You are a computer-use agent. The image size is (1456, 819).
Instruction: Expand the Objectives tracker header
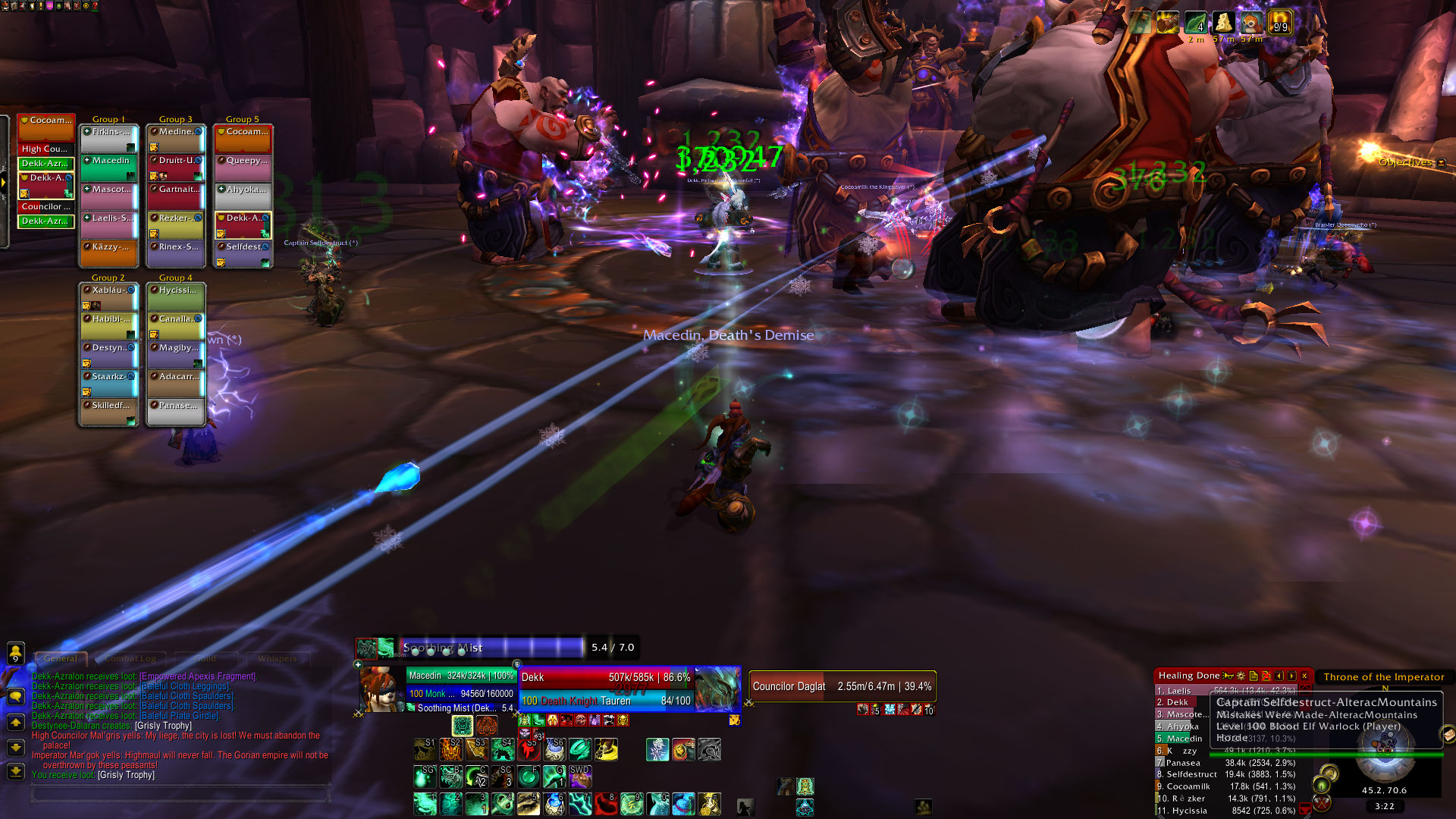(x=1441, y=163)
